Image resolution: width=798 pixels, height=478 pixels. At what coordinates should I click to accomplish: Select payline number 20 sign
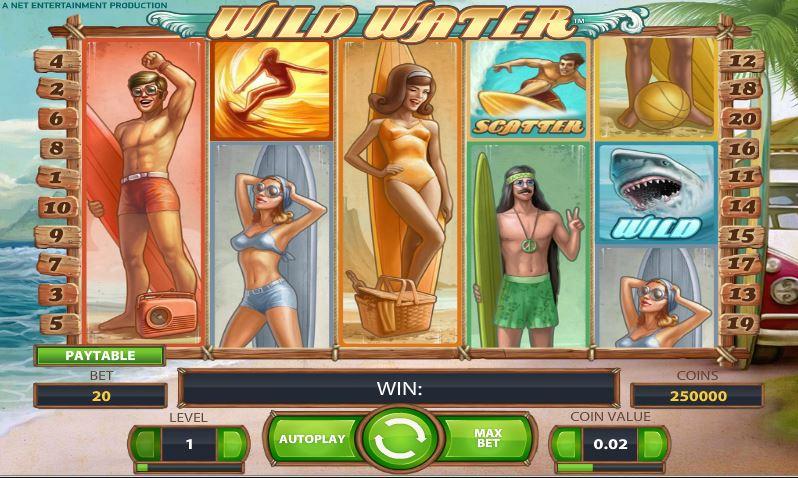pos(741,118)
